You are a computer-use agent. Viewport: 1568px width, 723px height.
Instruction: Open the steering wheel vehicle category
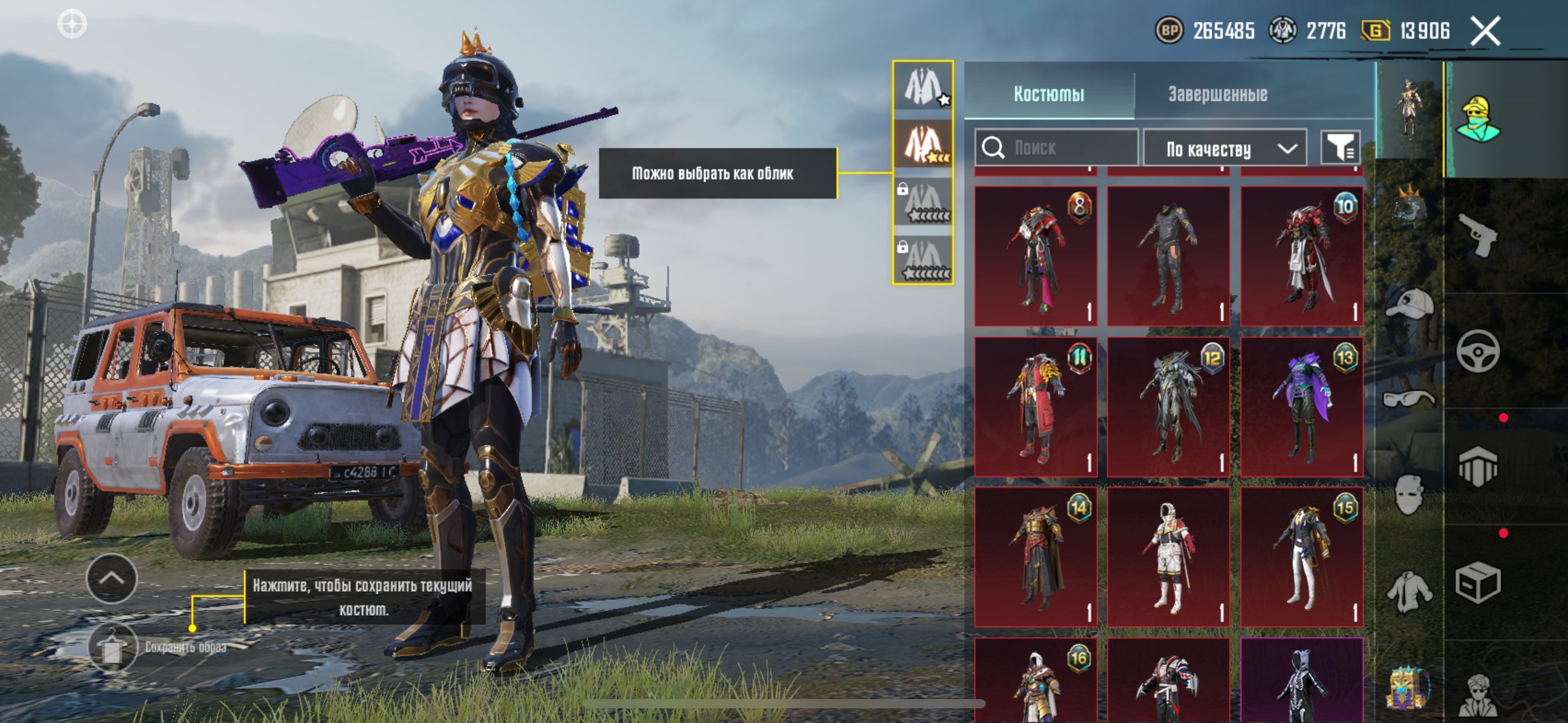(x=1478, y=351)
